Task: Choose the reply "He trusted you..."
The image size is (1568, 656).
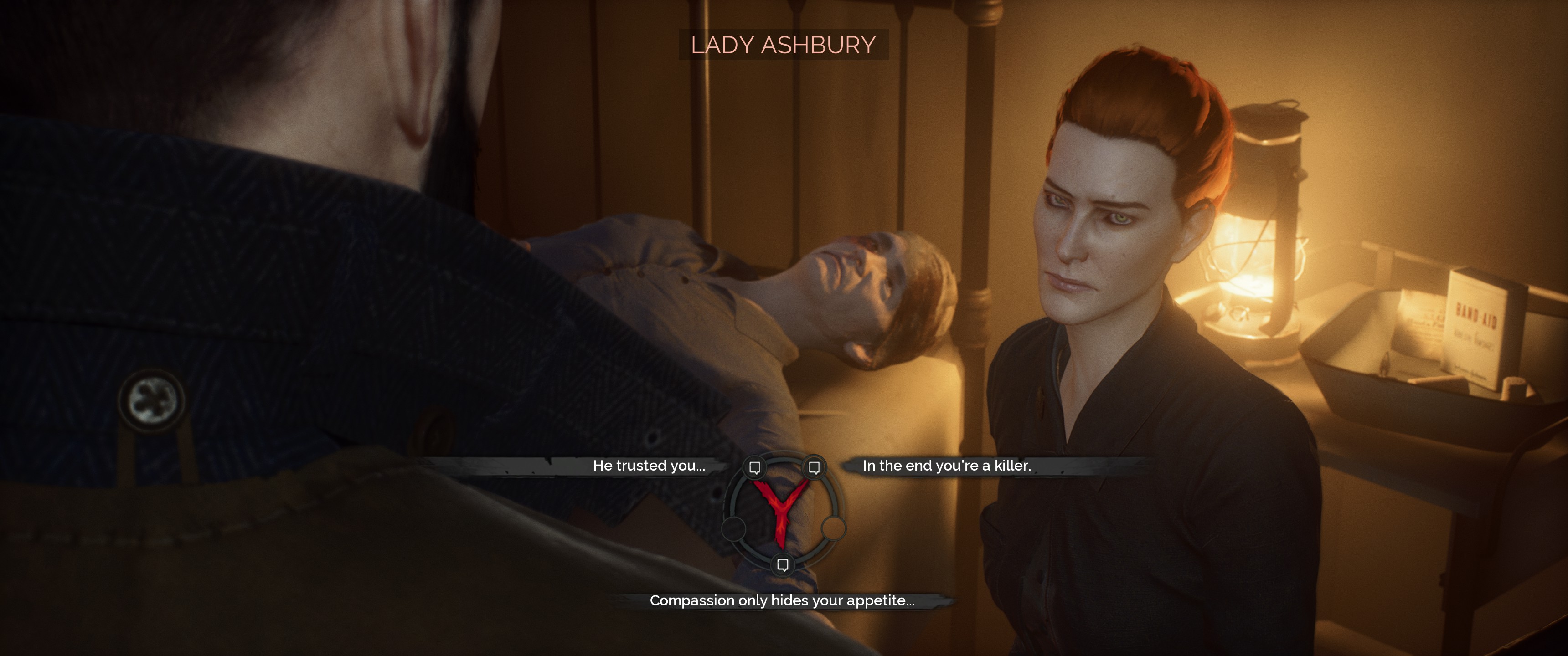Action: point(649,466)
